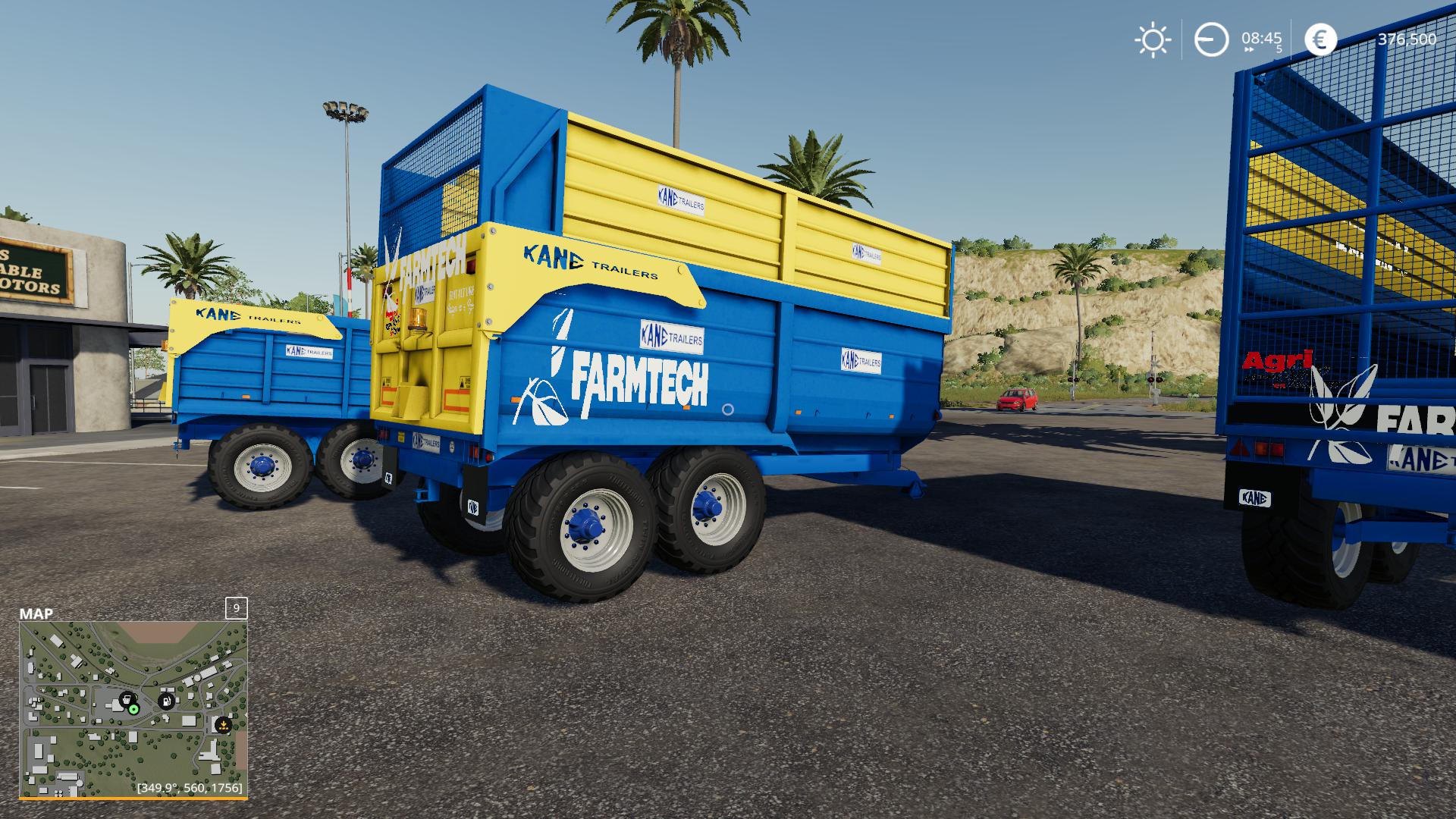Click the weather sun icon
The width and height of the screenshot is (1456, 819).
(1153, 39)
